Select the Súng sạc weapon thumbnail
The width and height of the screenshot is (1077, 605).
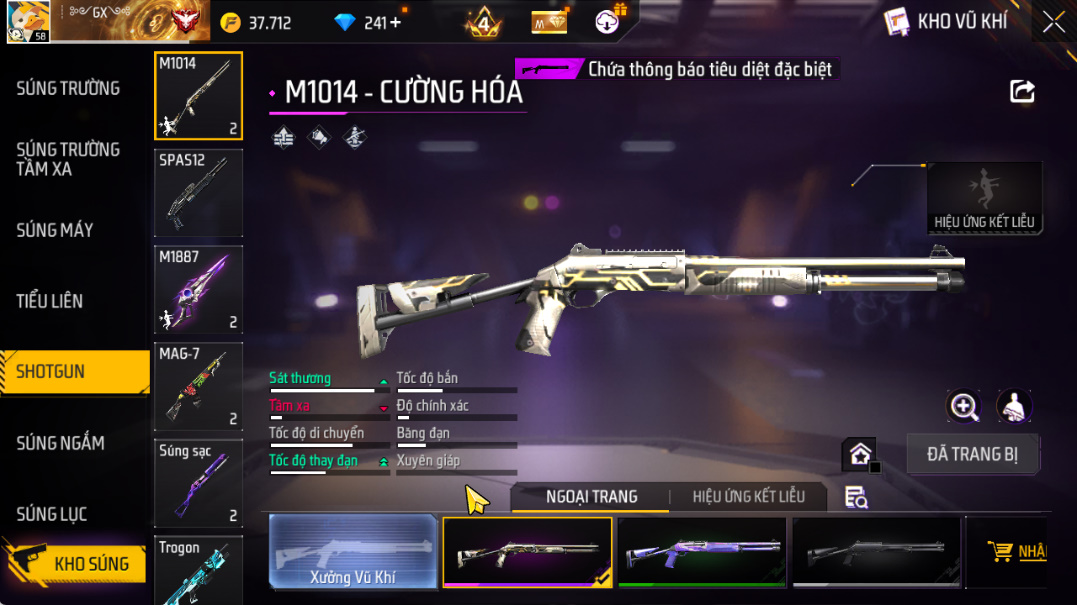click(198, 483)
